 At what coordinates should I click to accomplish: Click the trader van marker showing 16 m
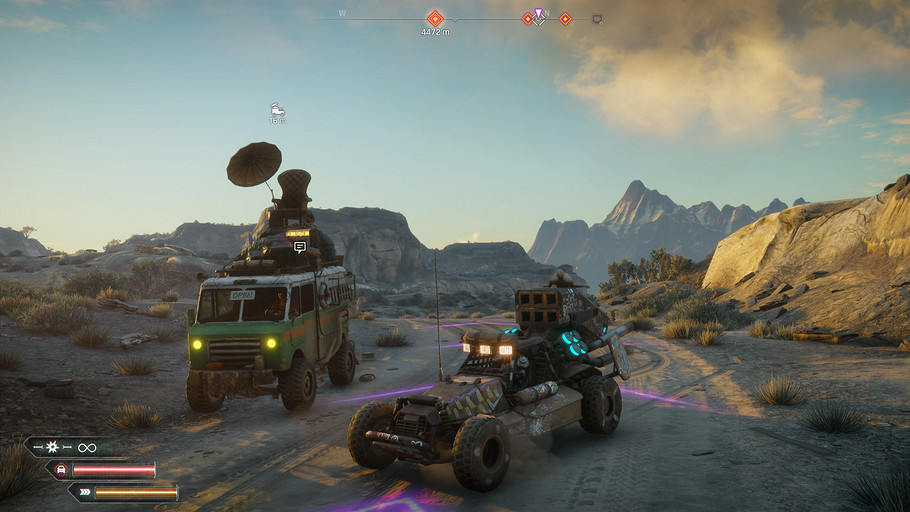pyautogui.click(x=277, y=109)
